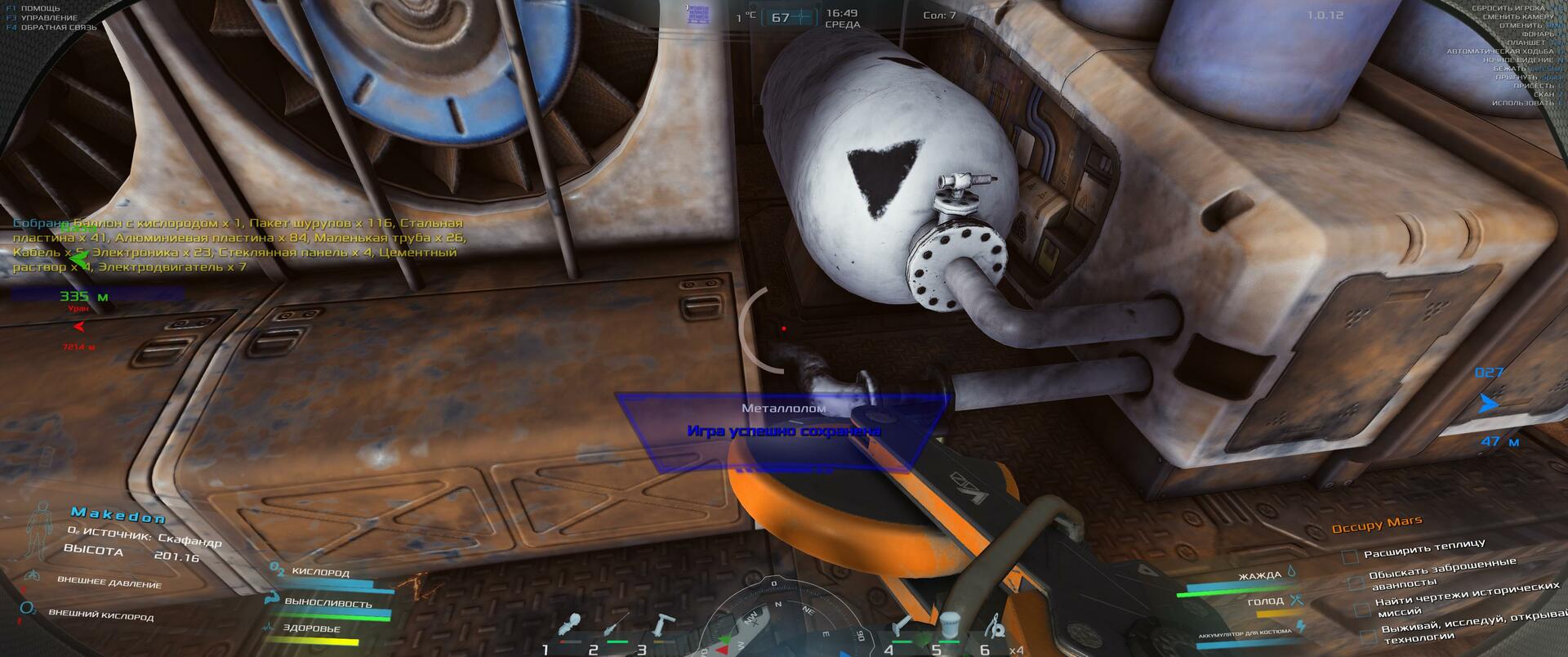Click the blue waypoint arrow marked 47 м
1568x657 pixels.
[x=1489, y=404]
